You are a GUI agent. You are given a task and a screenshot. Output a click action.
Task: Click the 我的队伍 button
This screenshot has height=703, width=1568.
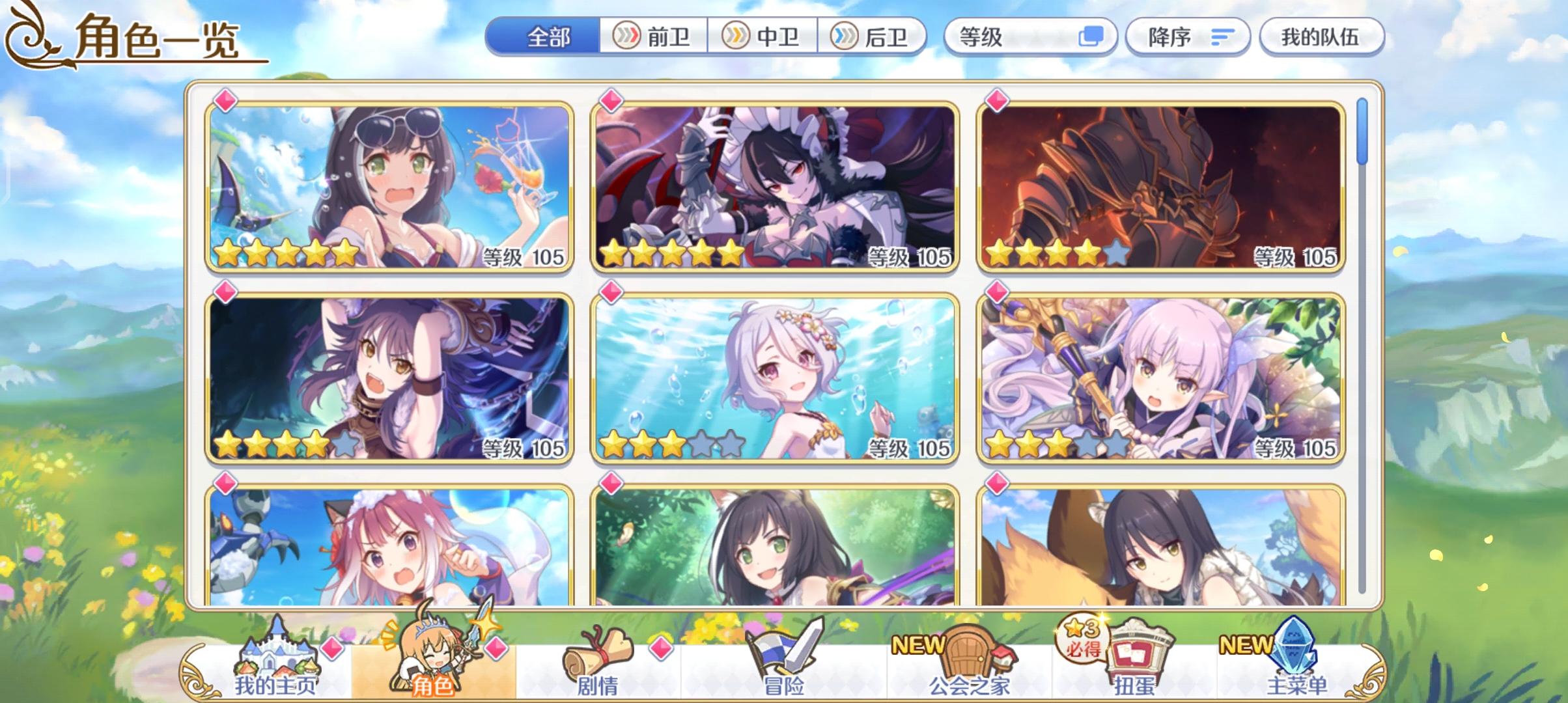pos(1322,37)
